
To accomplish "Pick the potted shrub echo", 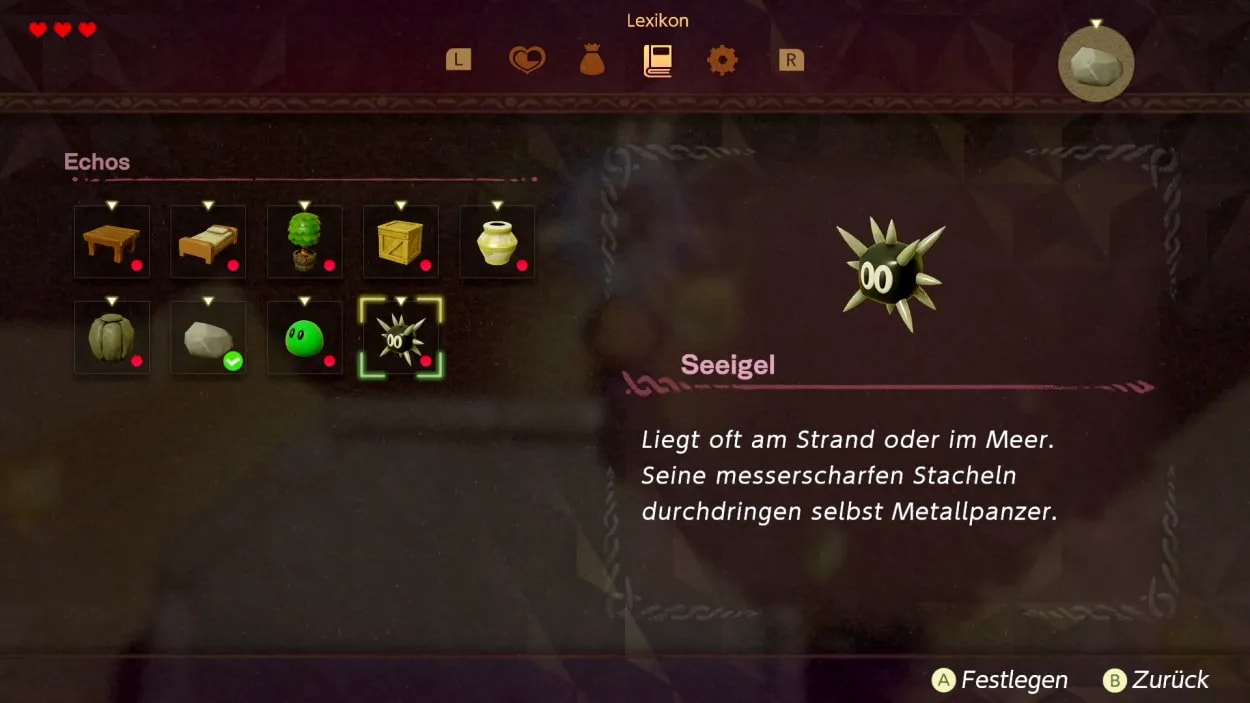I will (304, 242).
